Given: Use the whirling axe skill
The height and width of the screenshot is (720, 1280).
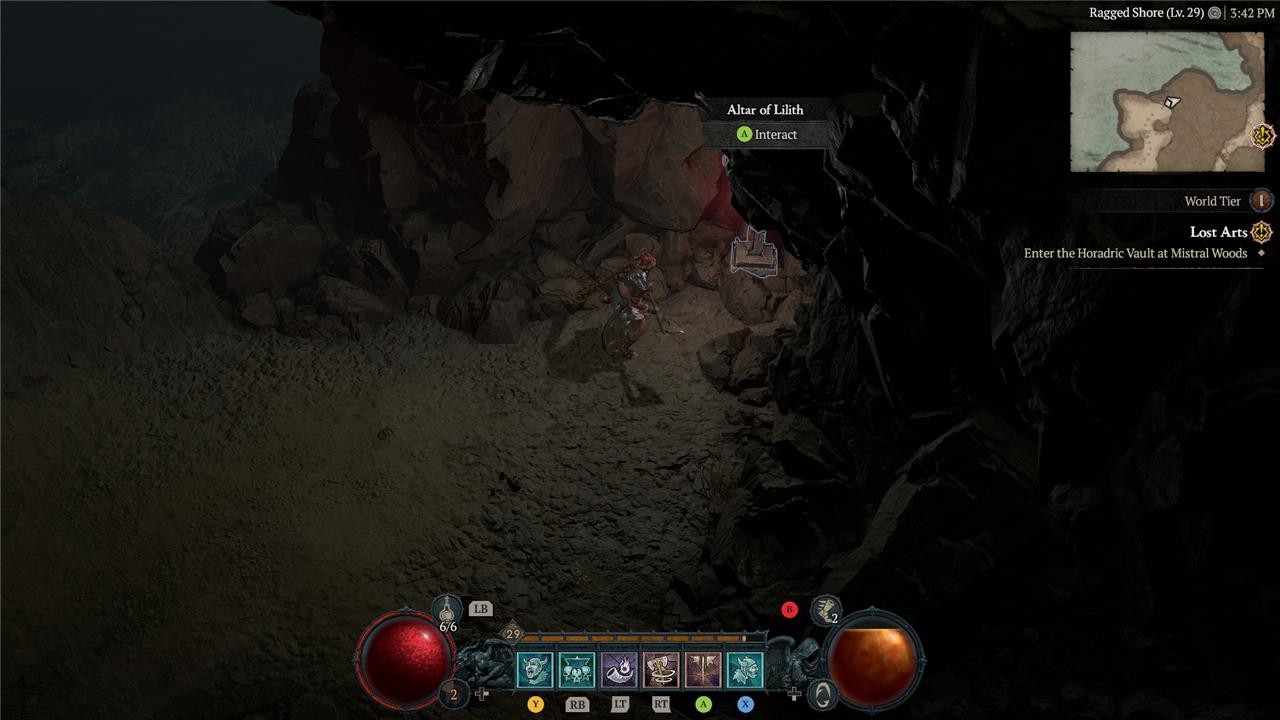Looking at the screenshot, I should (x=661, y=669).
